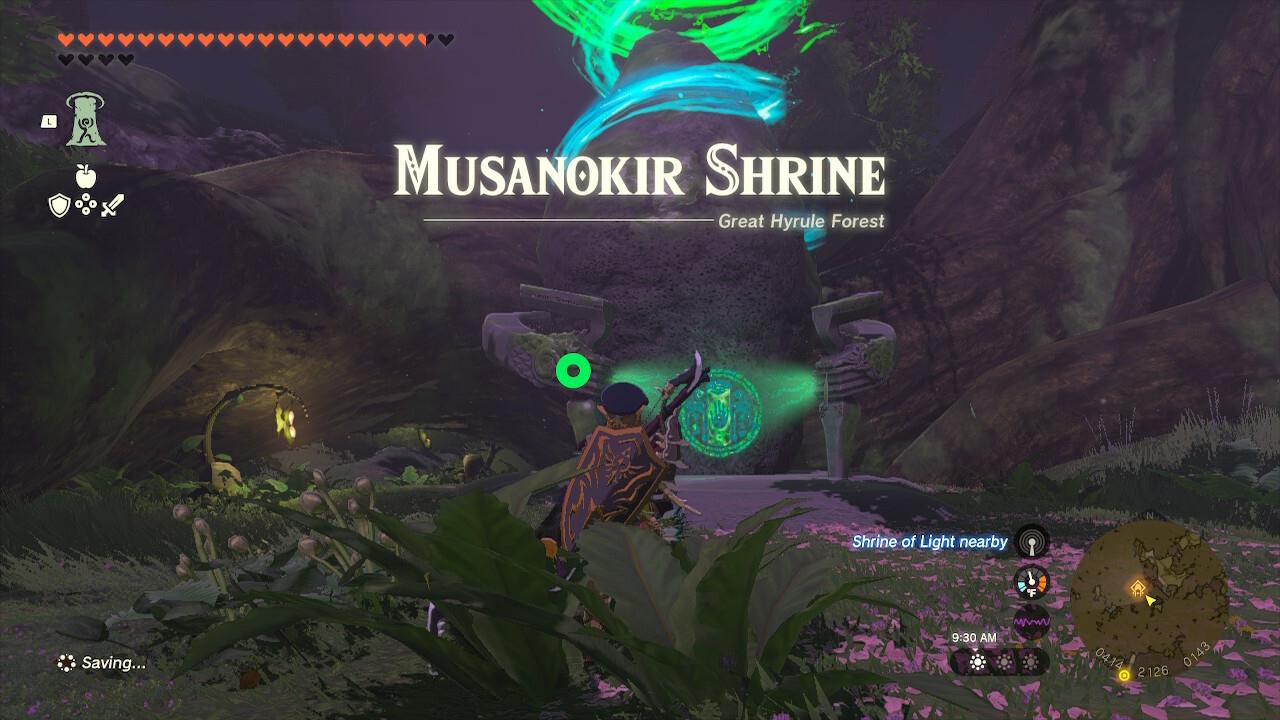The width and height of the screenshot is (1280, 720).
Task: Click the Saving indicator spinner
Action: tap(67, 661)
